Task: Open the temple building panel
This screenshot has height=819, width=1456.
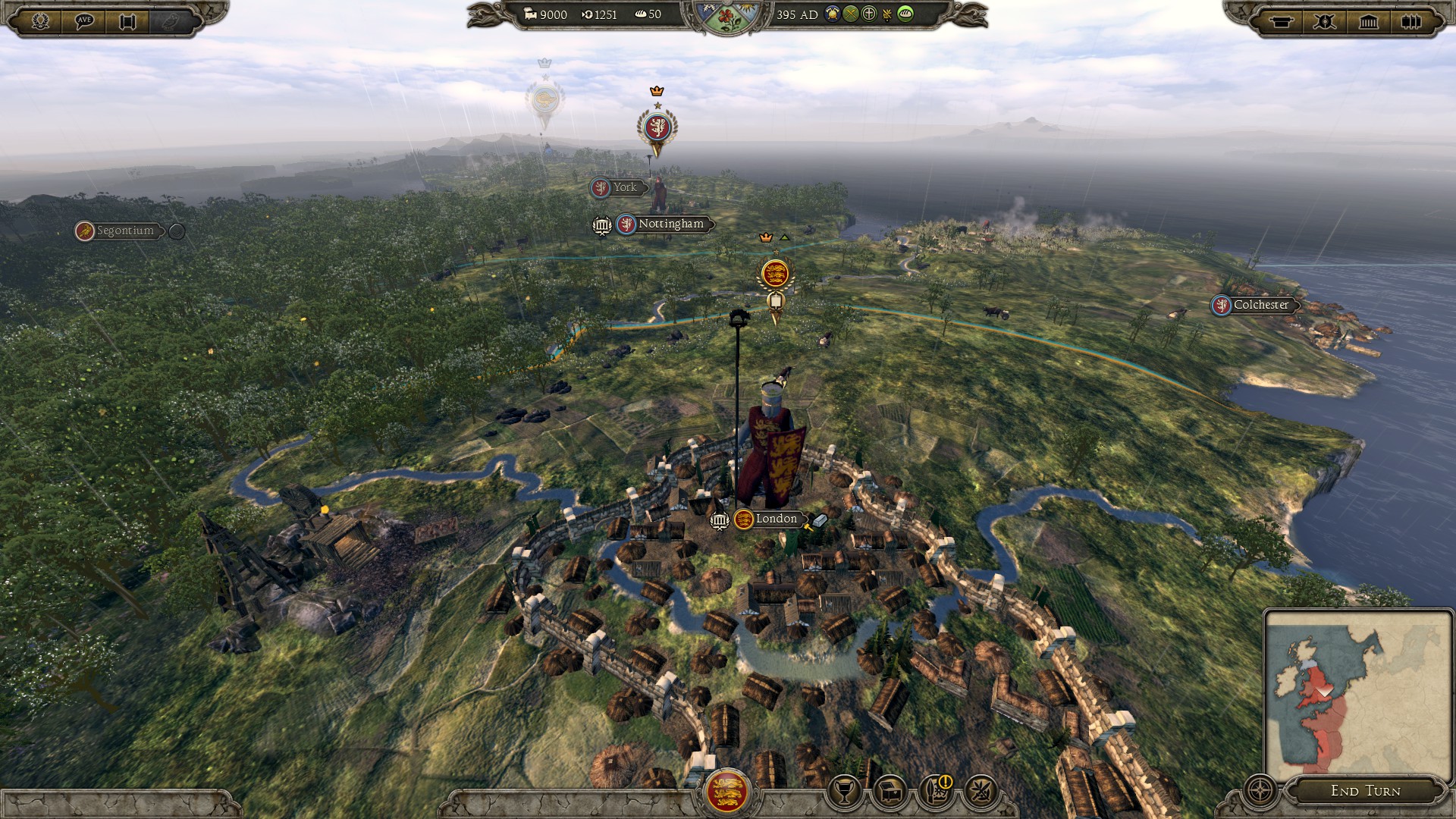Action: click(x=1368, y=21)
